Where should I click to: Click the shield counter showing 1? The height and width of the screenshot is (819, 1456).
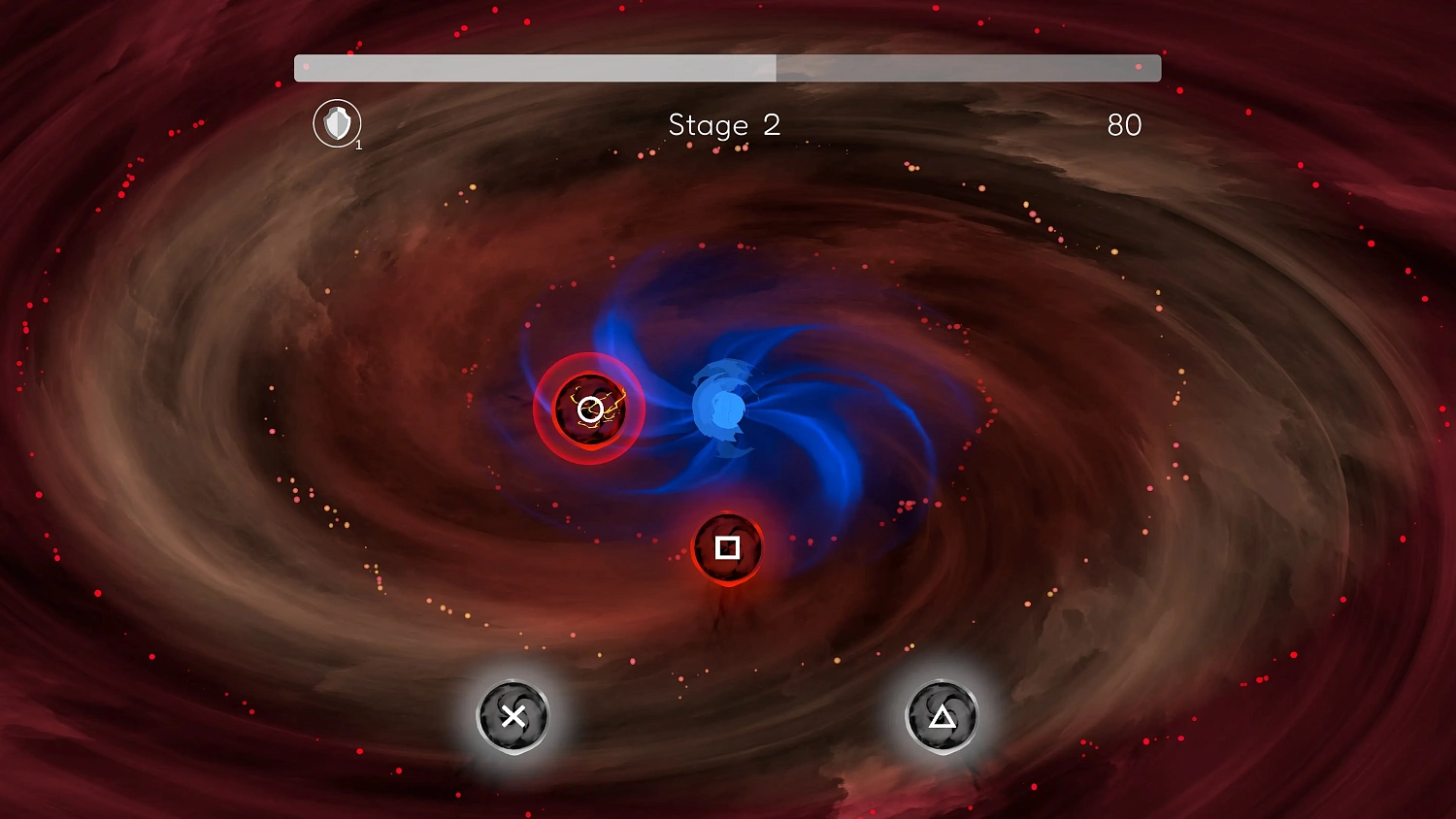(358, 144)
